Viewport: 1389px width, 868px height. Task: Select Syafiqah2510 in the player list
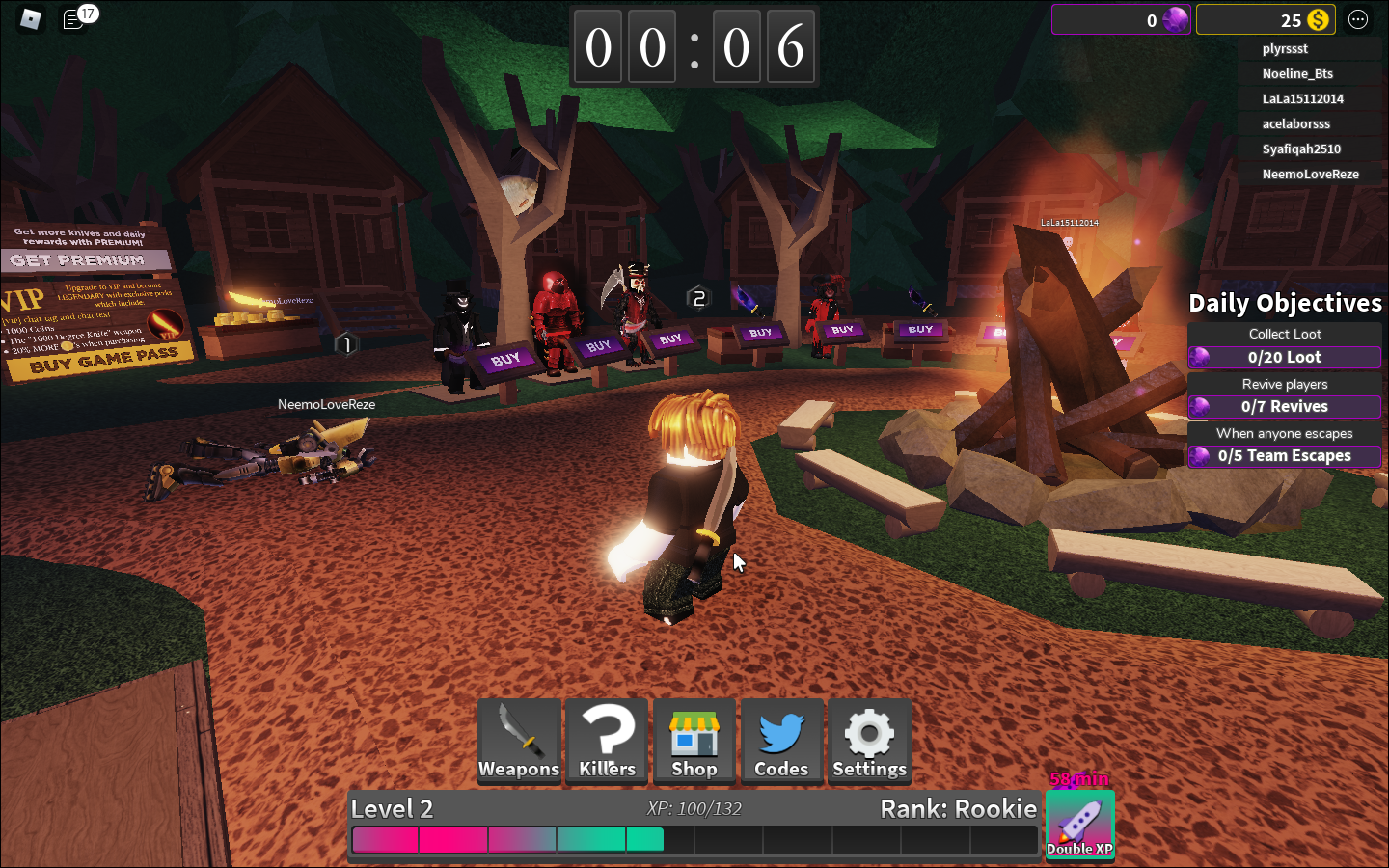click(x=1301, y=149)
